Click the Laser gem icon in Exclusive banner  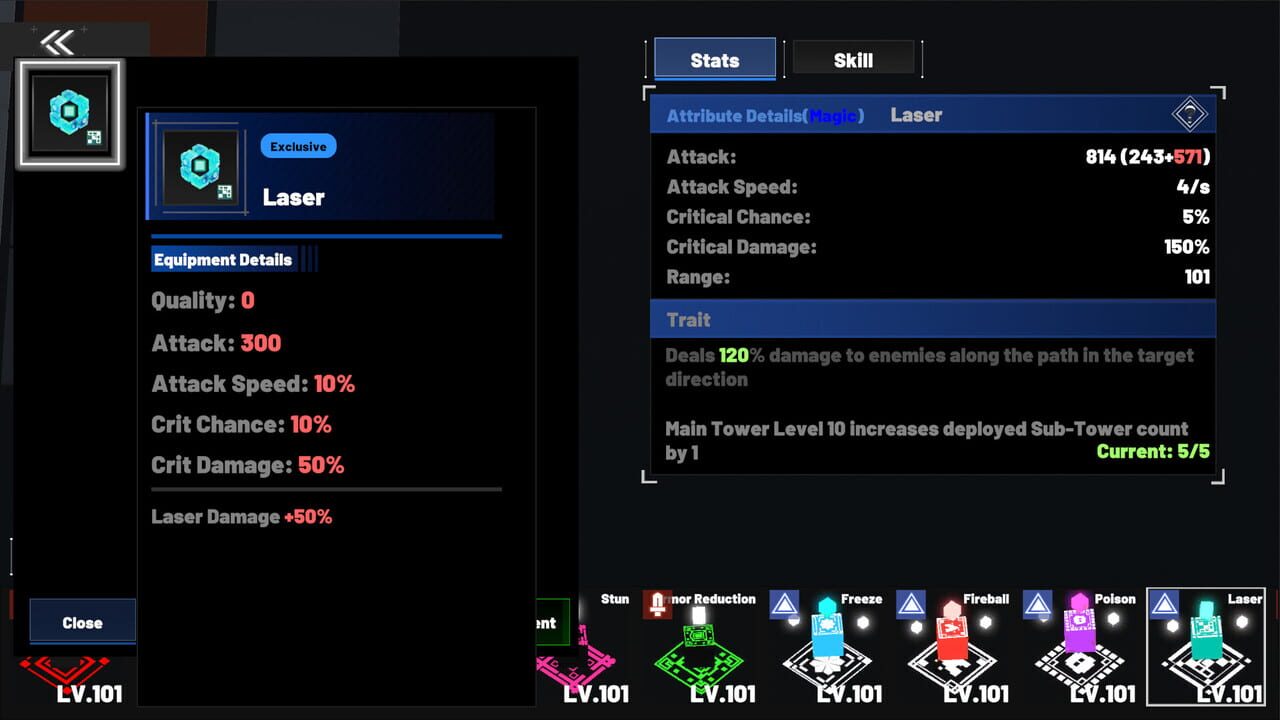(200, 168)
